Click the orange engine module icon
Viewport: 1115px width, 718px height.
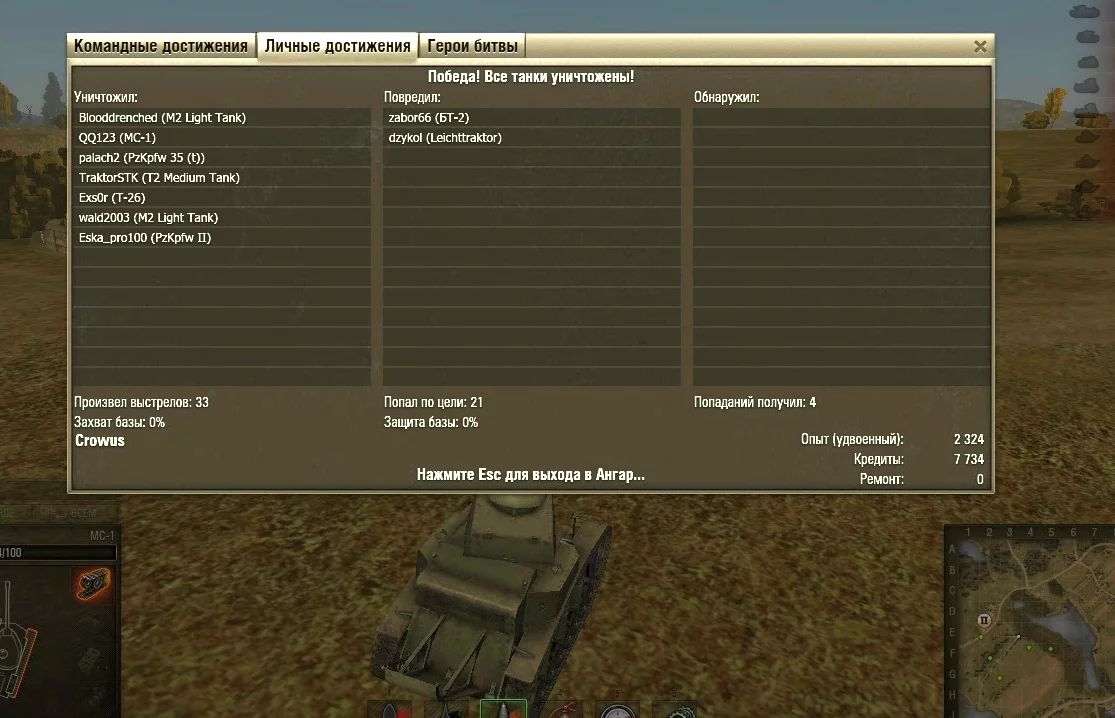(93, 584)
